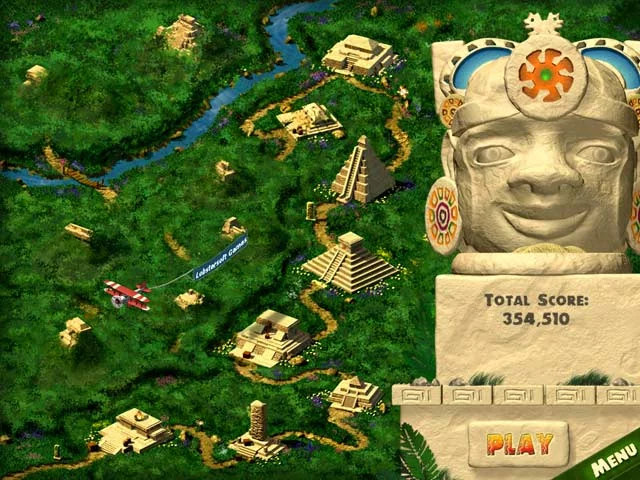Start the game with the PLAY button
Viewport: 640px width, 480px height.
(518, 443)
